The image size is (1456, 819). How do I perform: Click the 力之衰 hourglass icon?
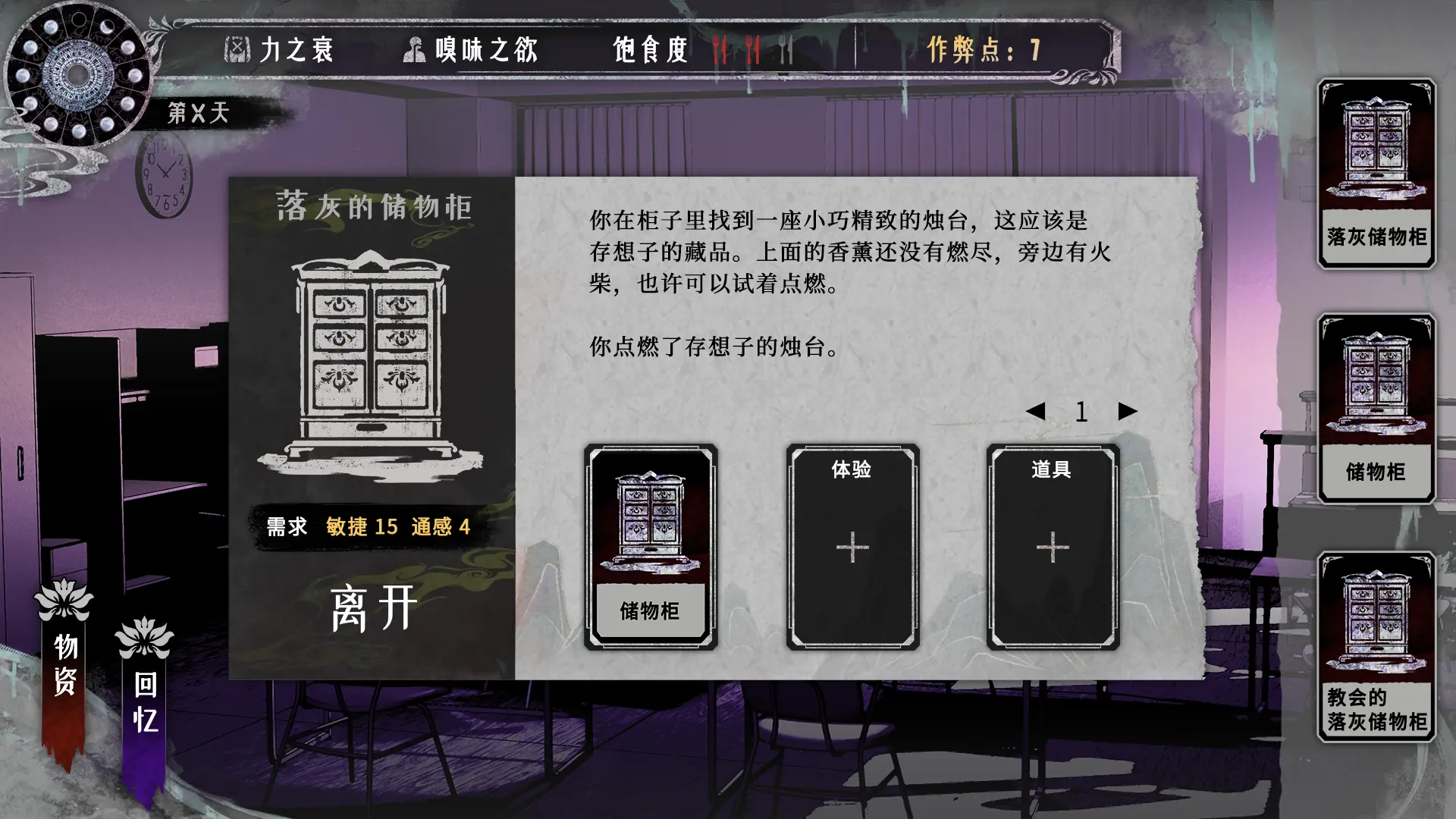coord(238,49)
